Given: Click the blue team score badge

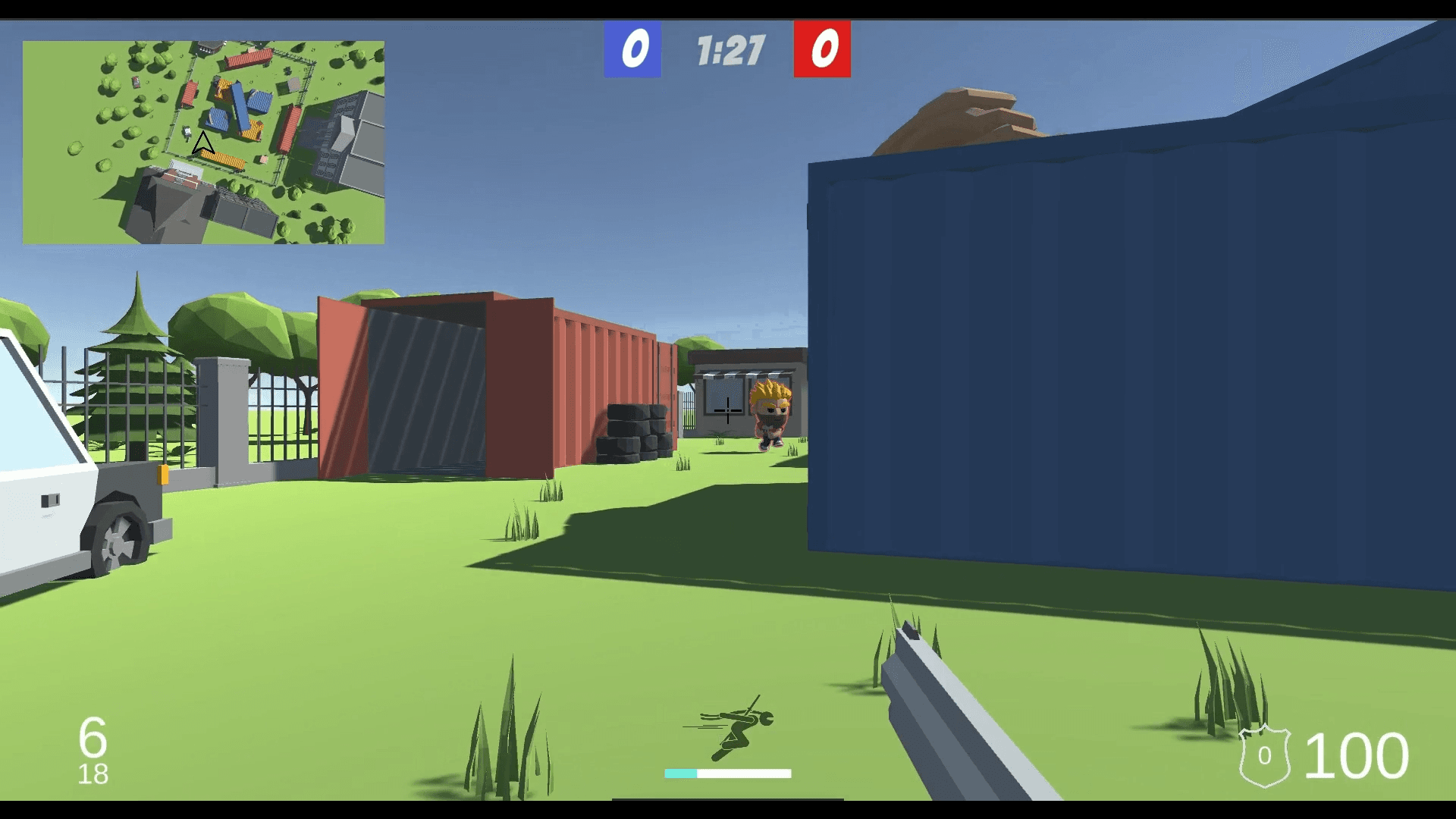Looking at the screenshot, I should point(632,49).
